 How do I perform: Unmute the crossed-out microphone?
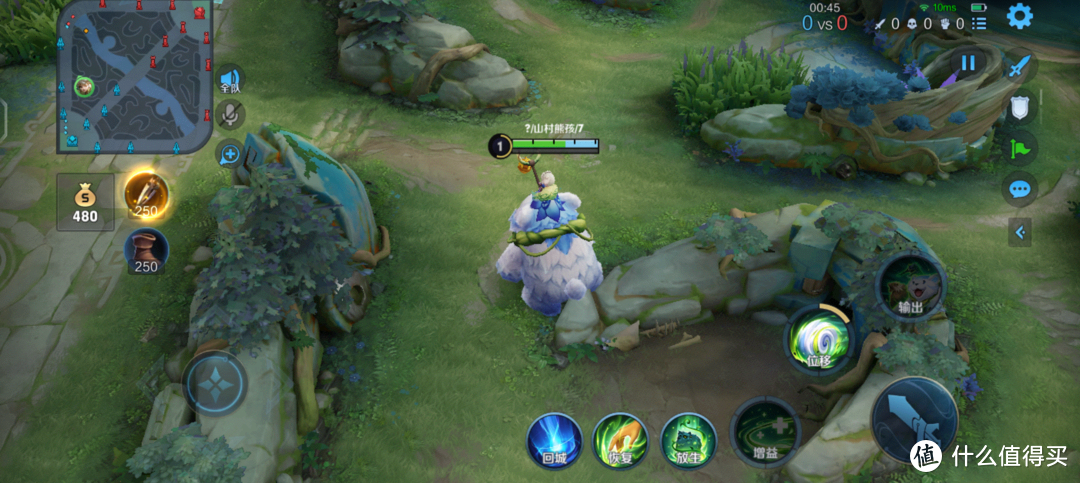tap(230, 115)
